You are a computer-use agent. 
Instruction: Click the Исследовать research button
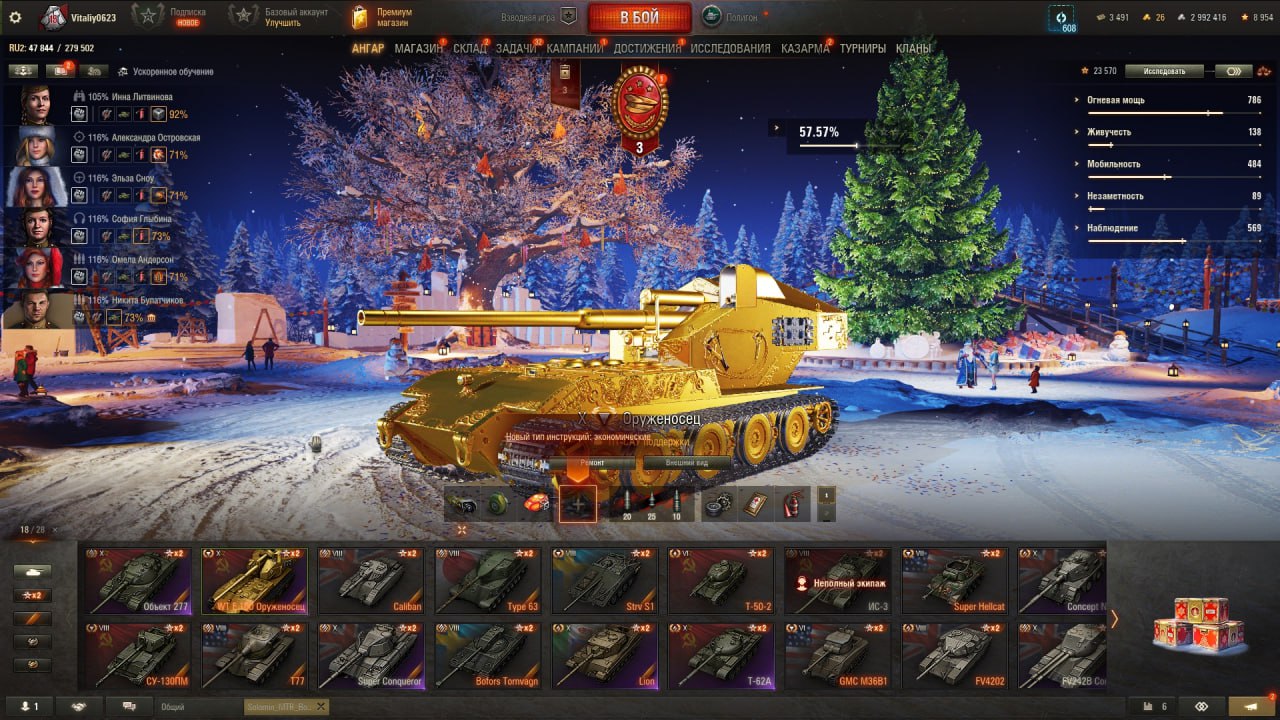[1163, 71]
